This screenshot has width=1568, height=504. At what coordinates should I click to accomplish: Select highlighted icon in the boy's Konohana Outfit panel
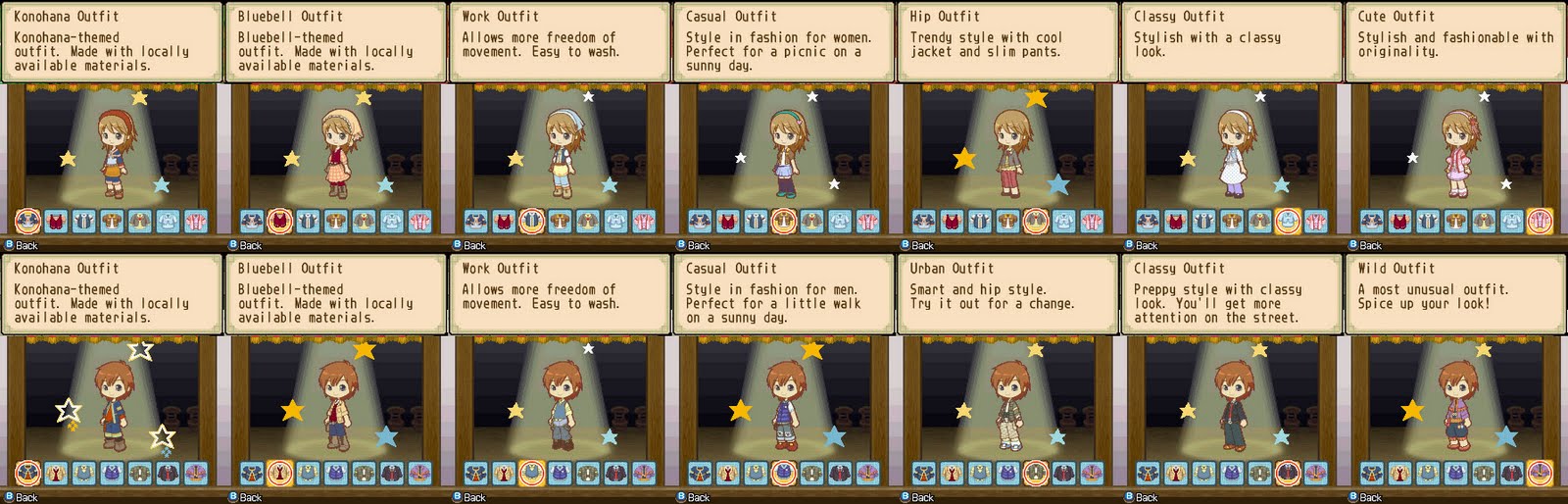[x=27, y=475]
